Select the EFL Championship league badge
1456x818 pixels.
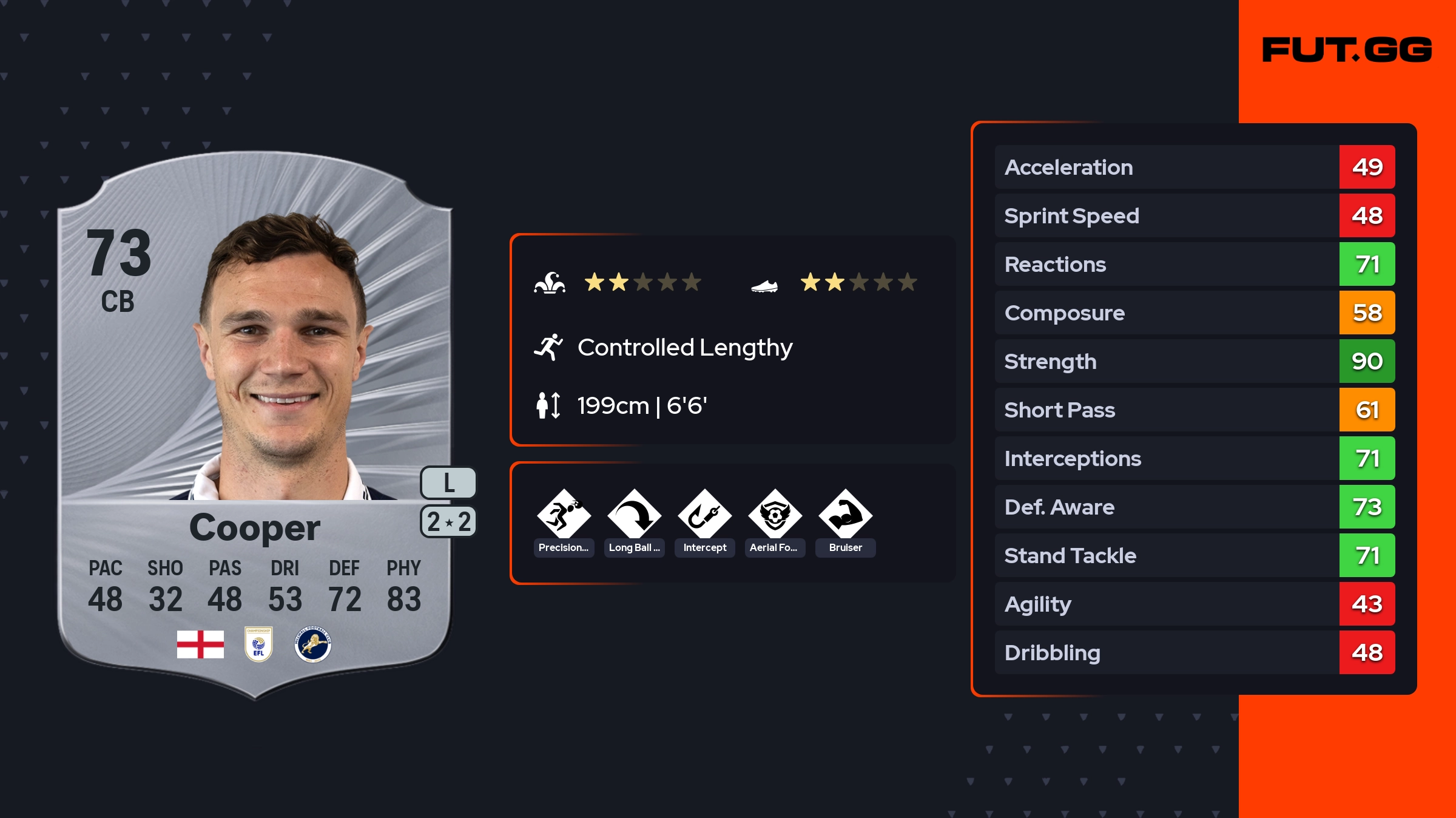(258, 644)
